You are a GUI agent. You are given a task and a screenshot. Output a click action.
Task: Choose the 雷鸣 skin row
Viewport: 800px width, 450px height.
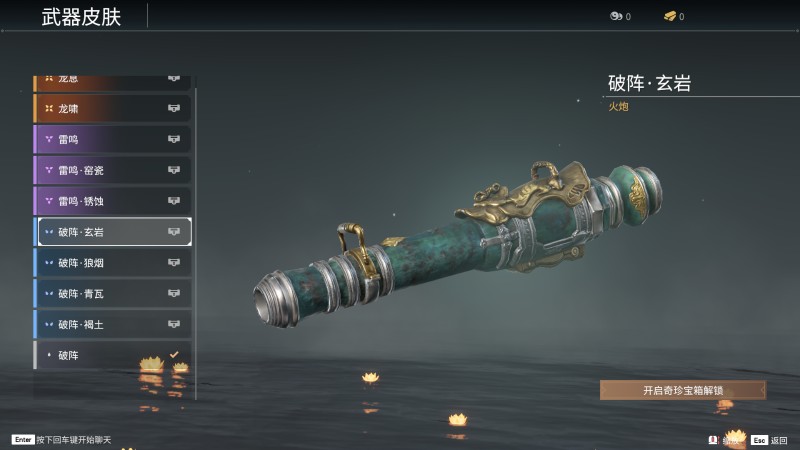pyautogui.click(x=112, y=139)
